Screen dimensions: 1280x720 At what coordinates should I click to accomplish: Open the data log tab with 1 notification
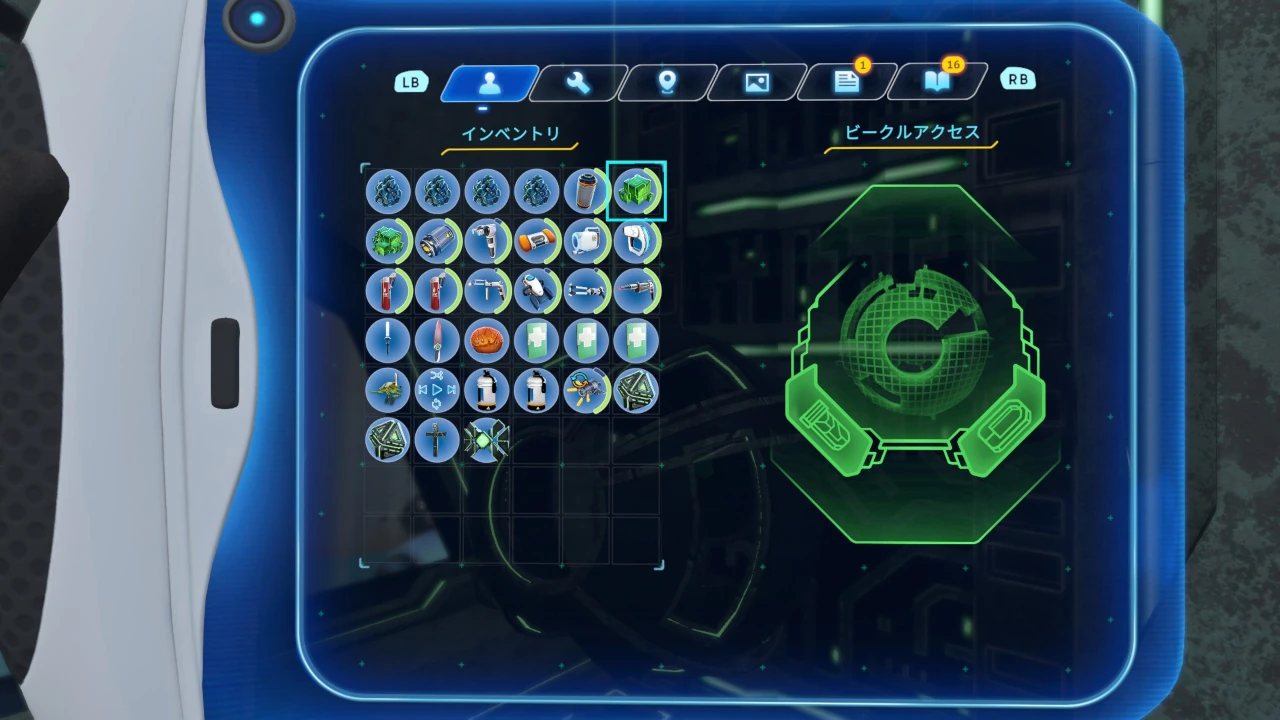pos(848,83)
